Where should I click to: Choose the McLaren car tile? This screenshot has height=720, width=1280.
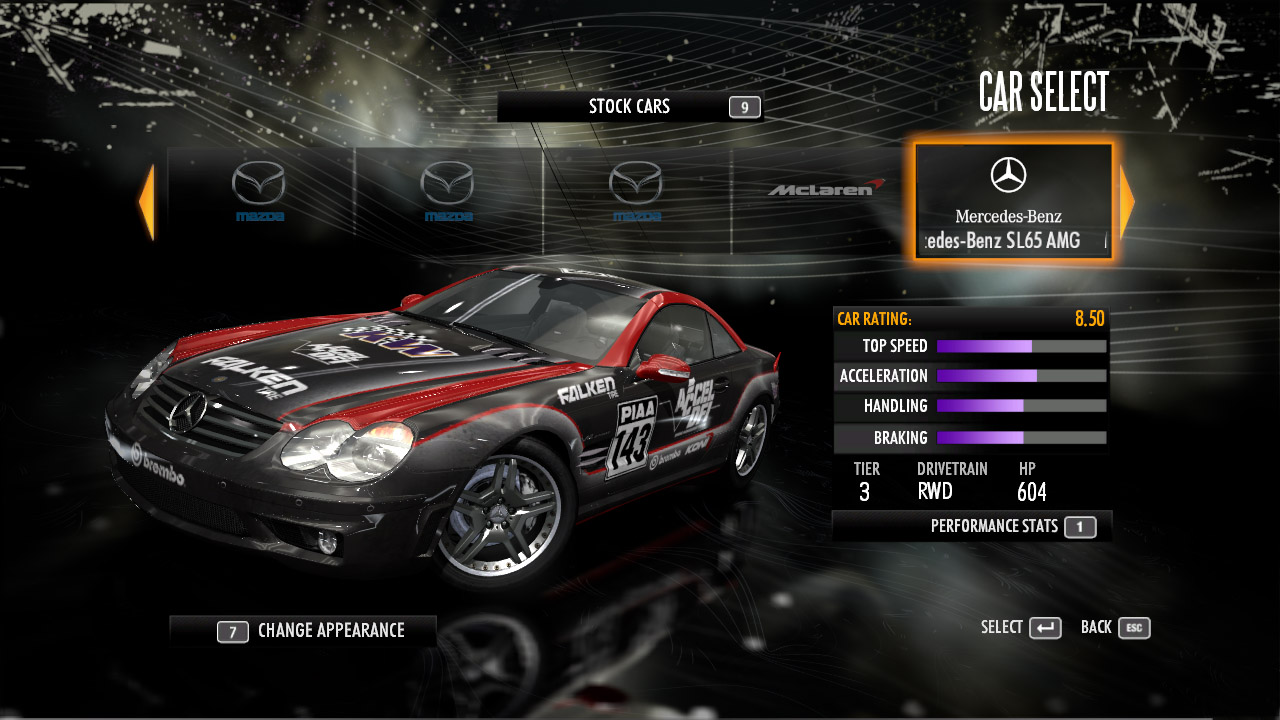tap(826, 190)
